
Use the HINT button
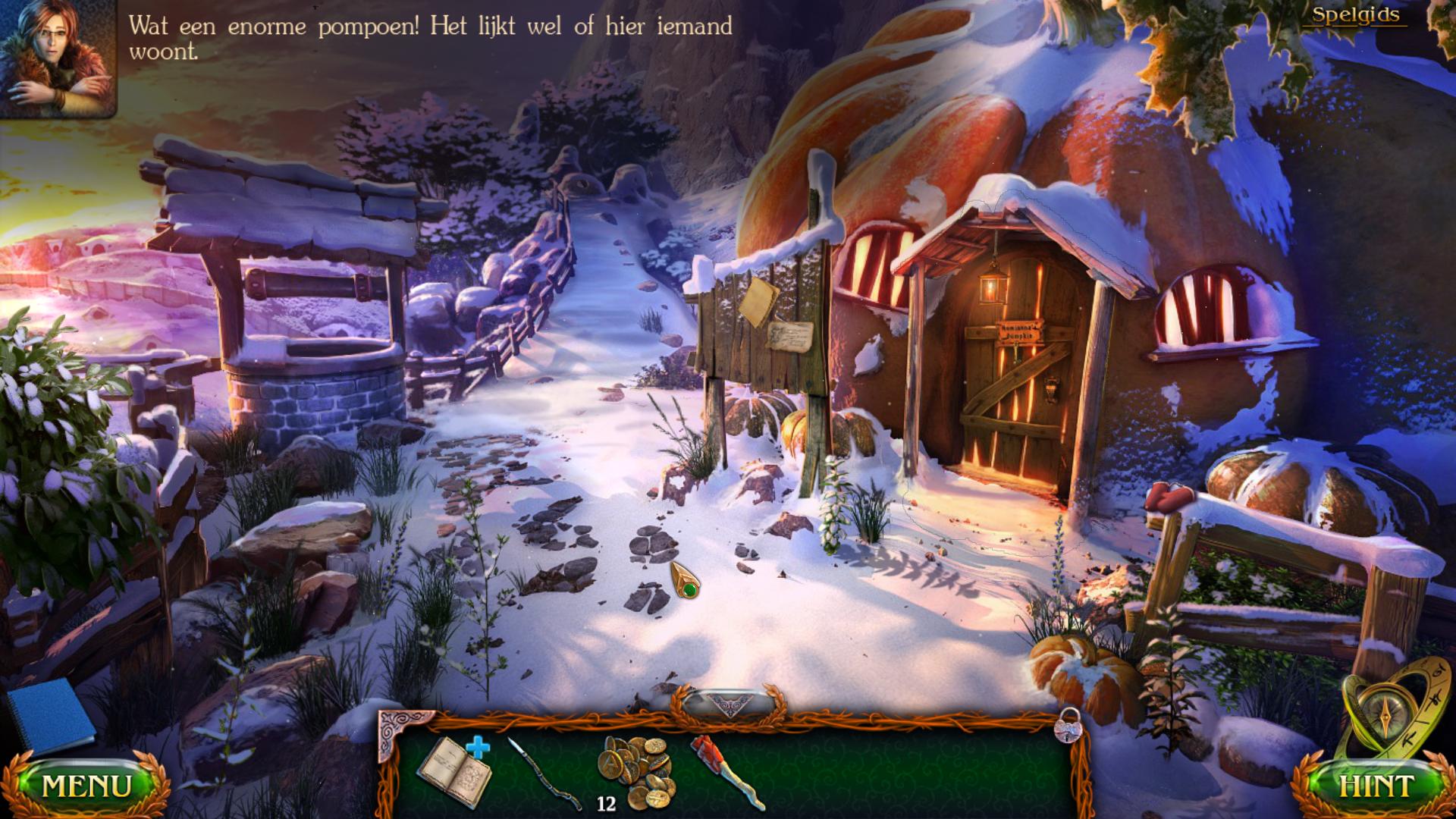pos(1376,786)
